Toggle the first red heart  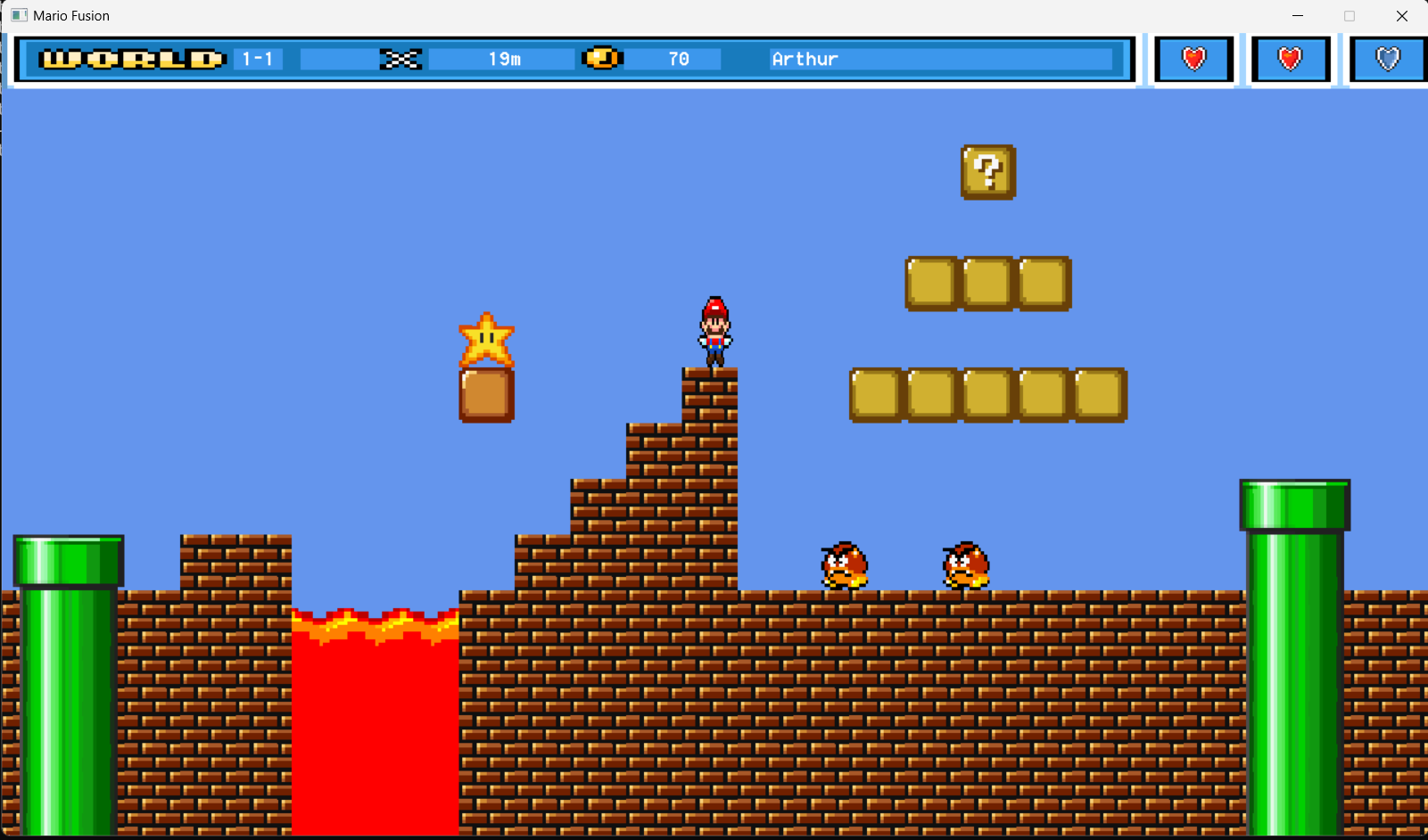click(x=1193, y=58)
